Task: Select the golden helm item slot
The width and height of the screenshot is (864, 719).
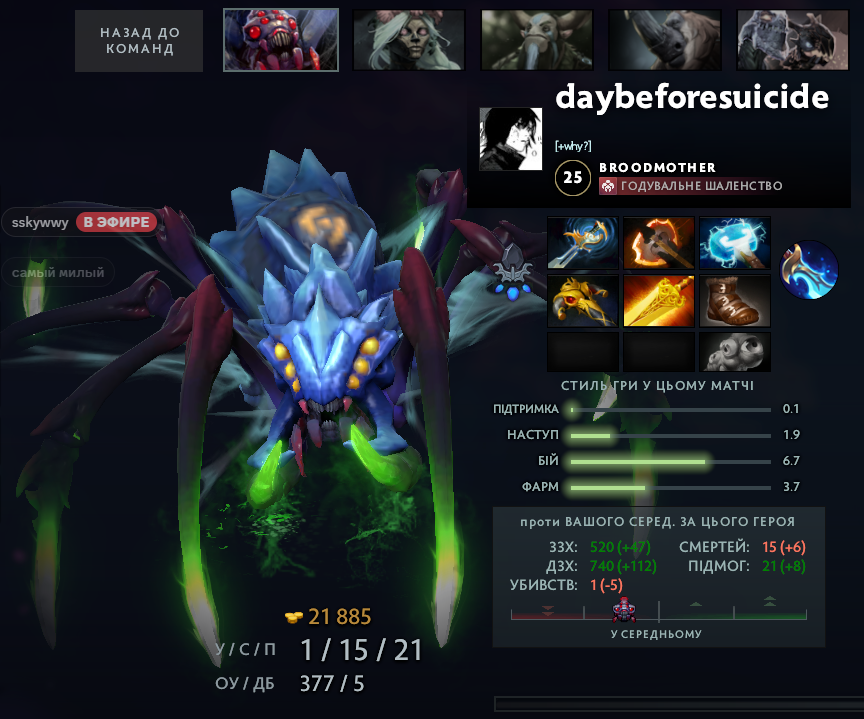Action: tap(583, 301)
